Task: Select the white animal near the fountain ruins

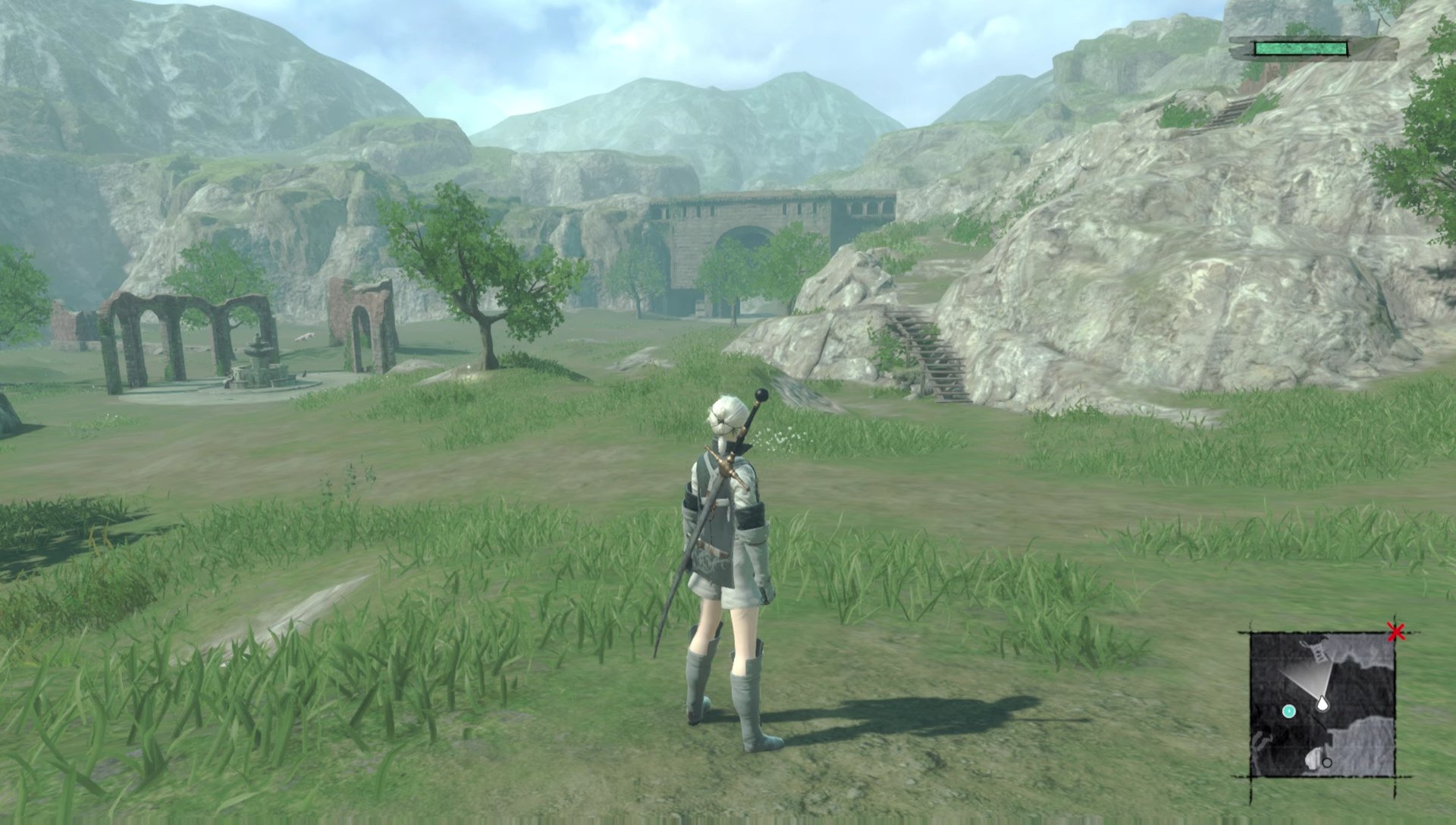Action: coord(305,337)
